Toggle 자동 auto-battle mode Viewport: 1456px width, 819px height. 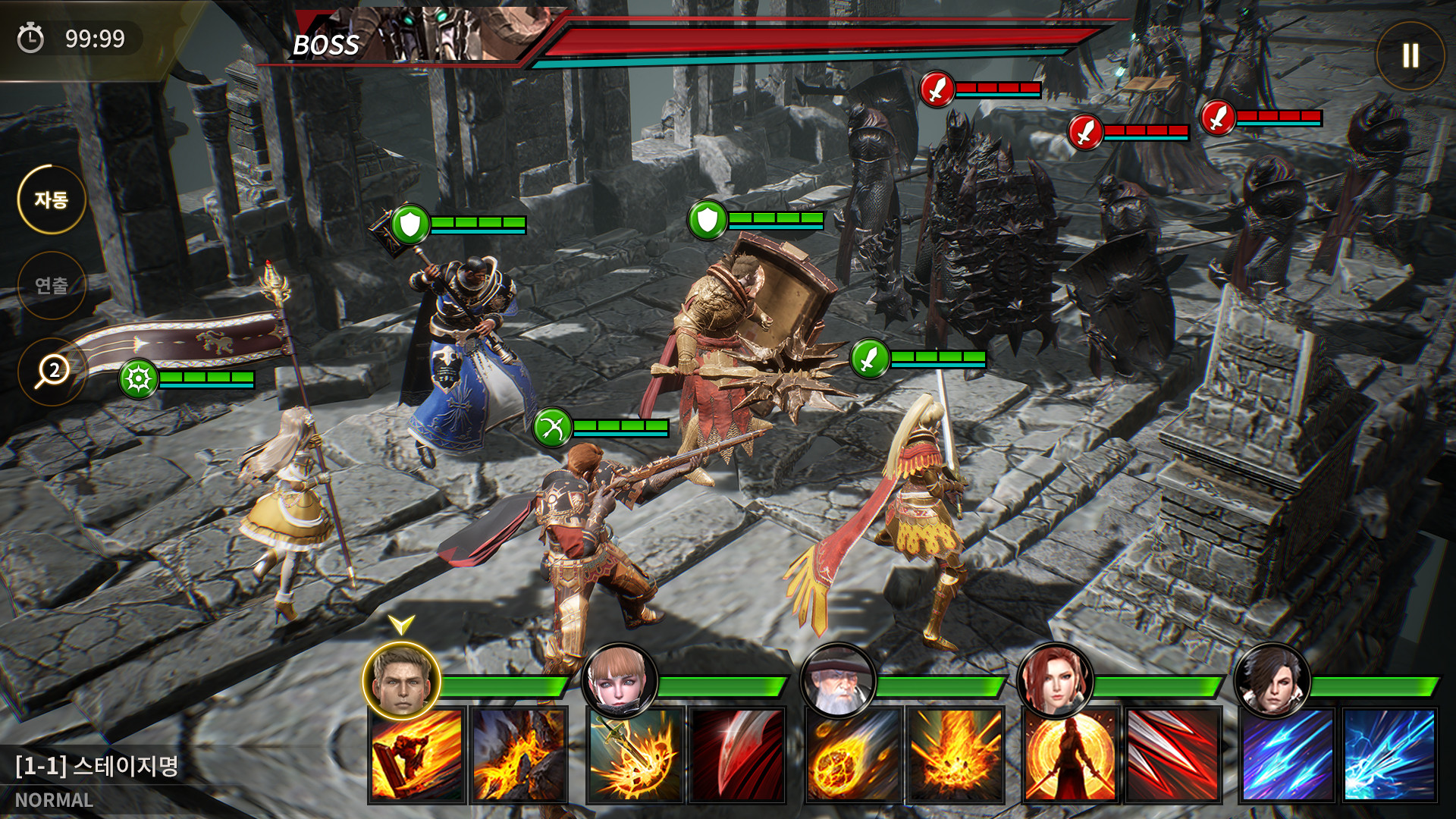(x=51, y=196)
